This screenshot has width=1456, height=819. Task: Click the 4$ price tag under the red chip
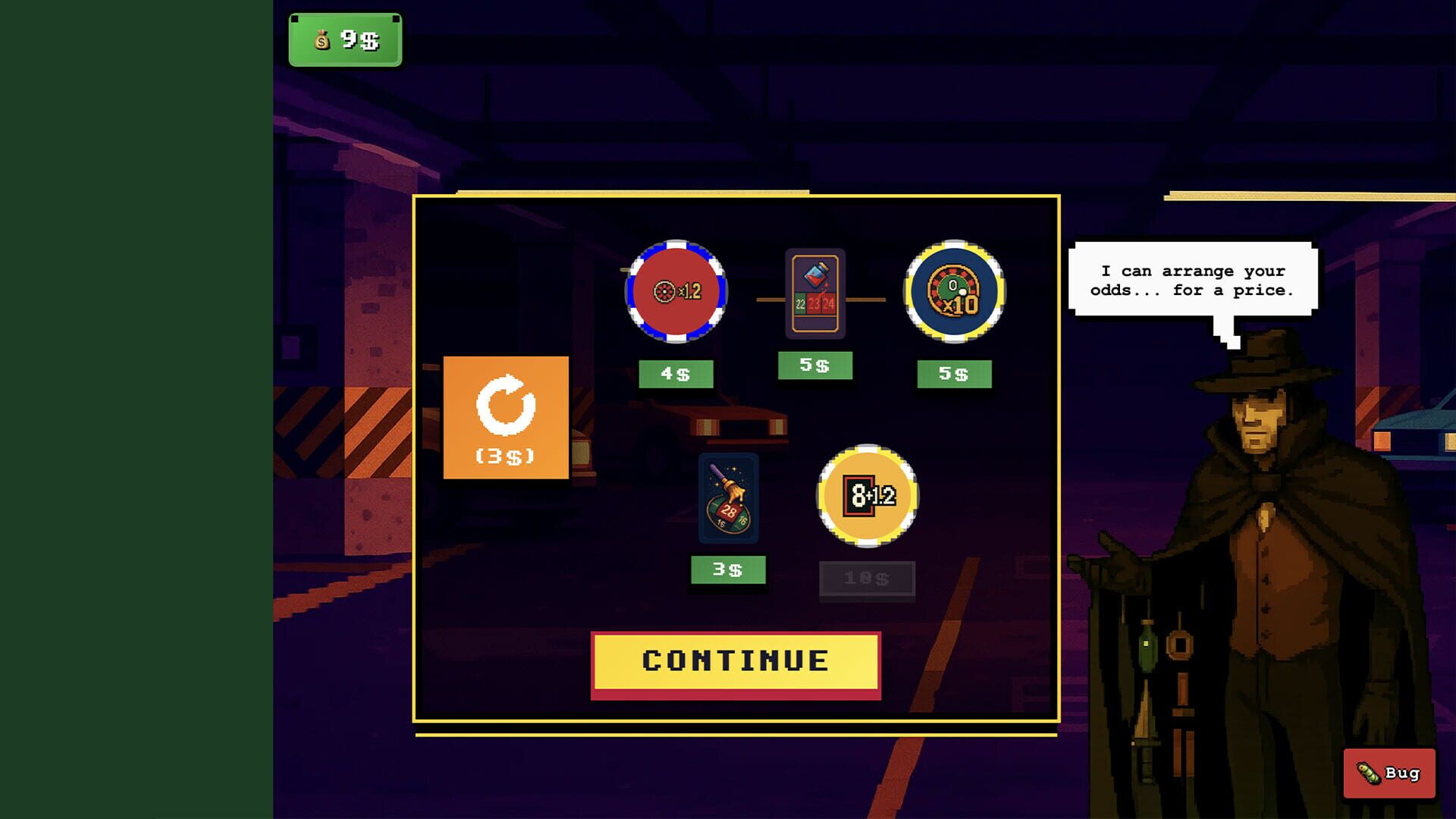pos(676,372)
